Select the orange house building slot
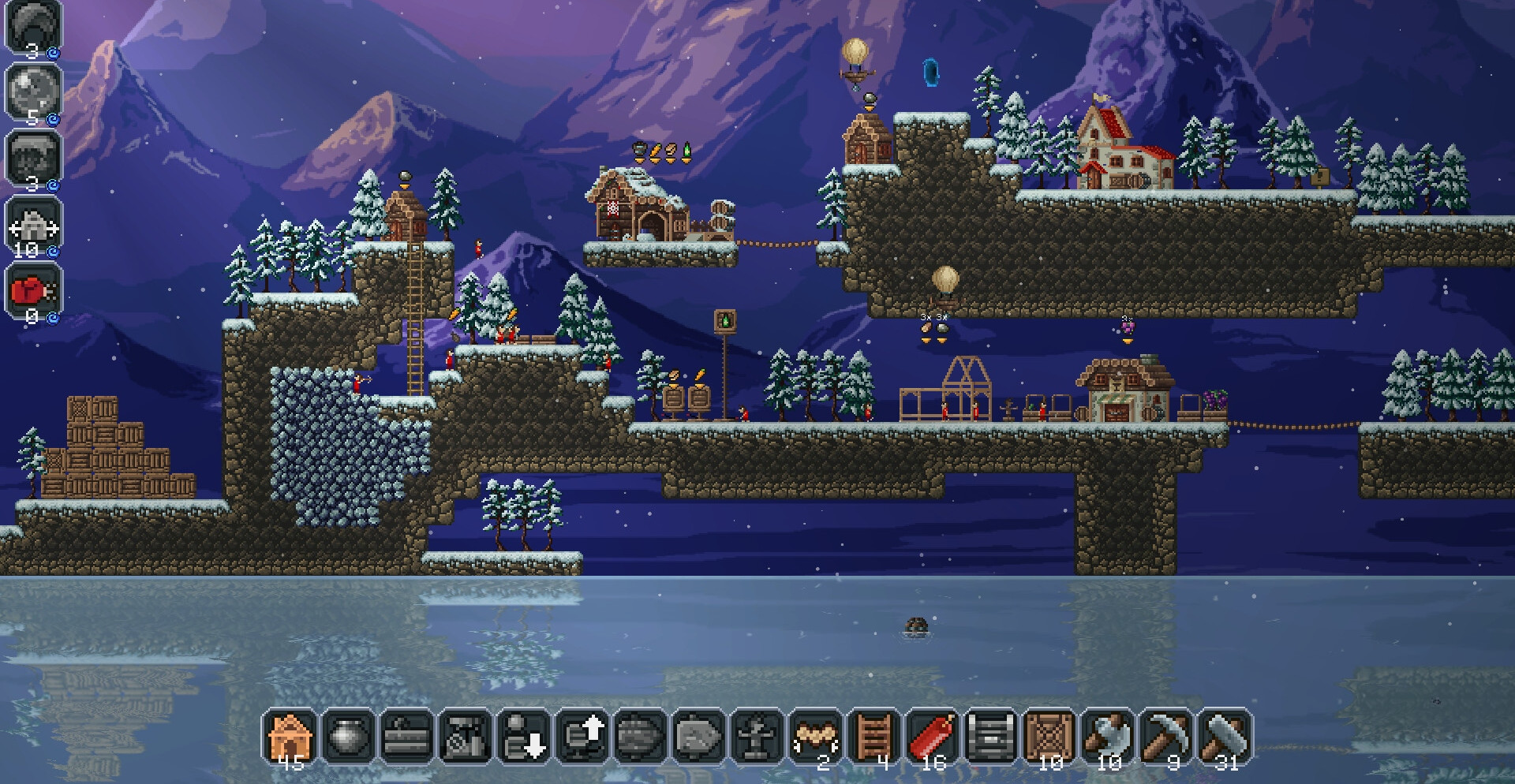Viewport: 1515px width, 784px height. coord(290,737)
